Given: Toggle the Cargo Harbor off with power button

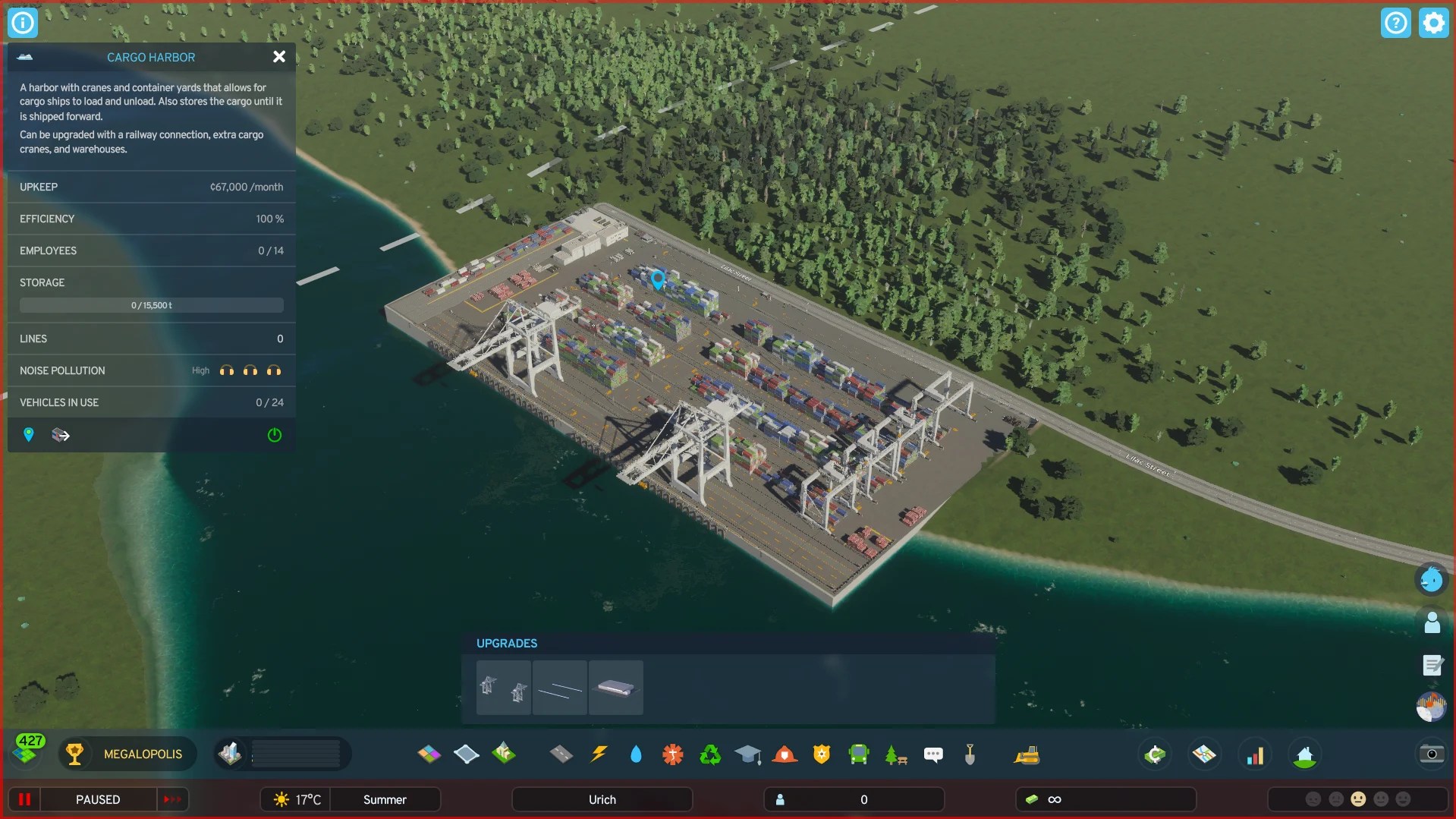Looking at the screenshot, I should (274, 435).
